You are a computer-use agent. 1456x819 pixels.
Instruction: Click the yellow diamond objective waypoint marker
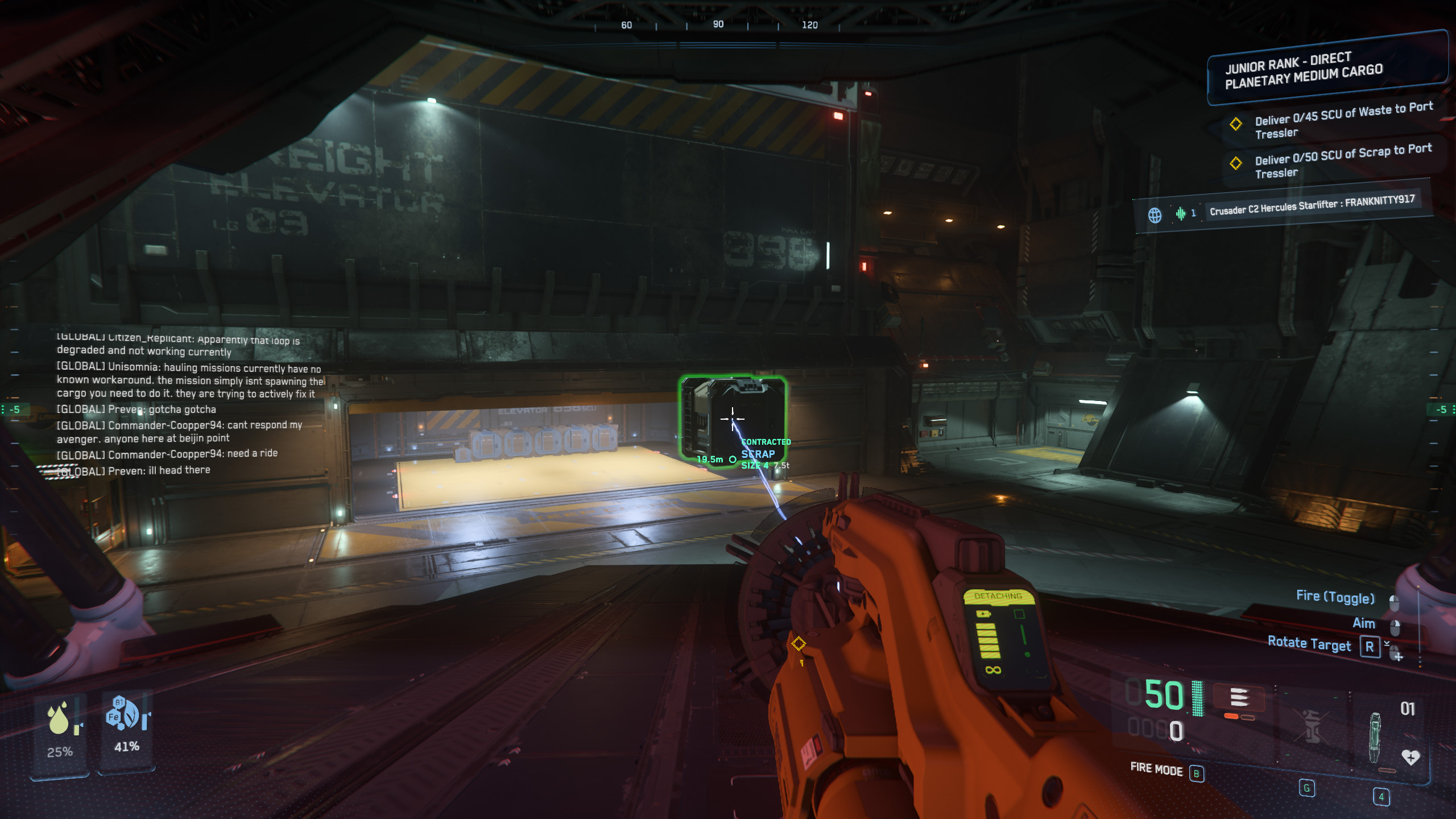799,644
